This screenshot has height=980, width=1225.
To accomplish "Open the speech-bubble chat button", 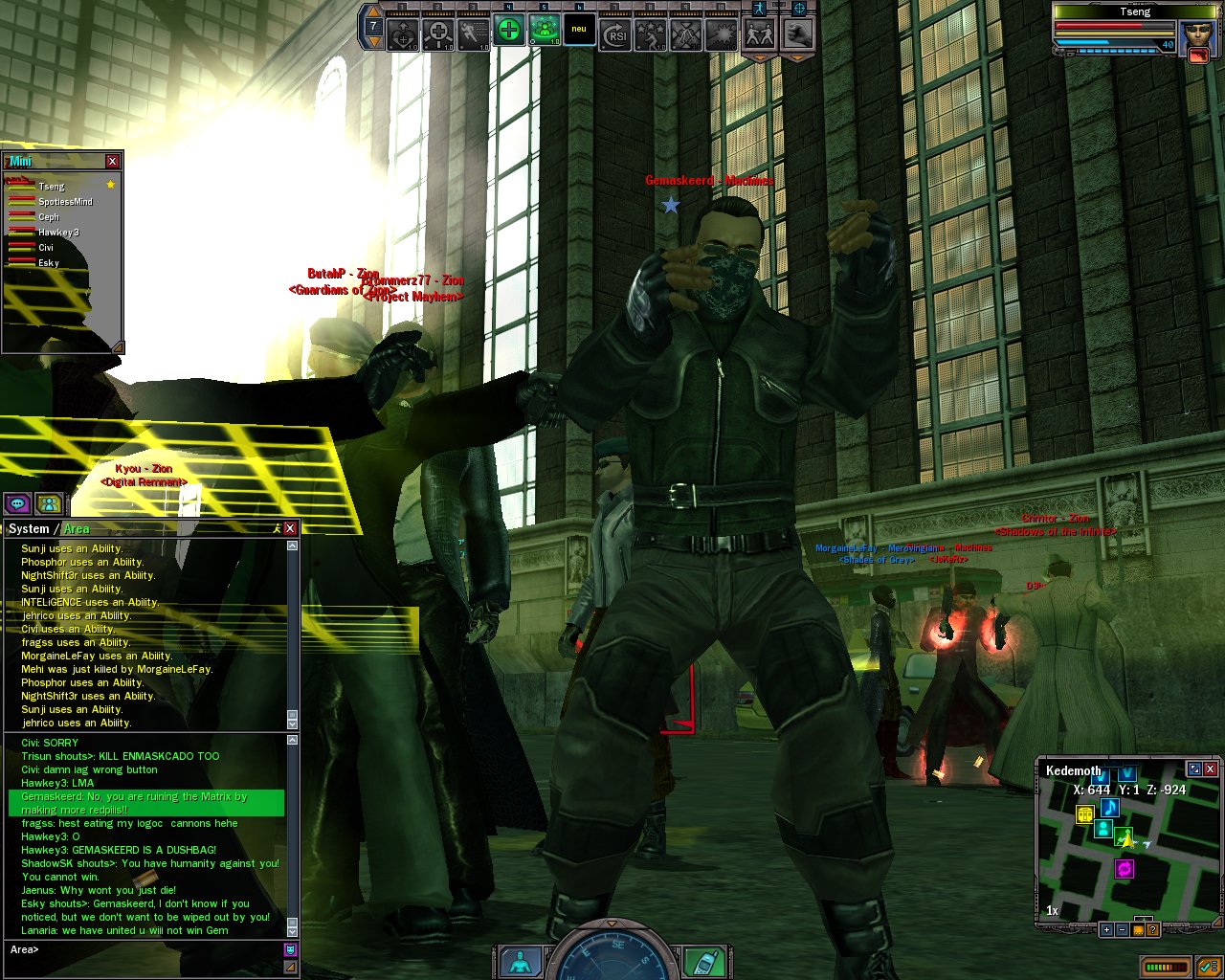I will [x=16, y=502].
